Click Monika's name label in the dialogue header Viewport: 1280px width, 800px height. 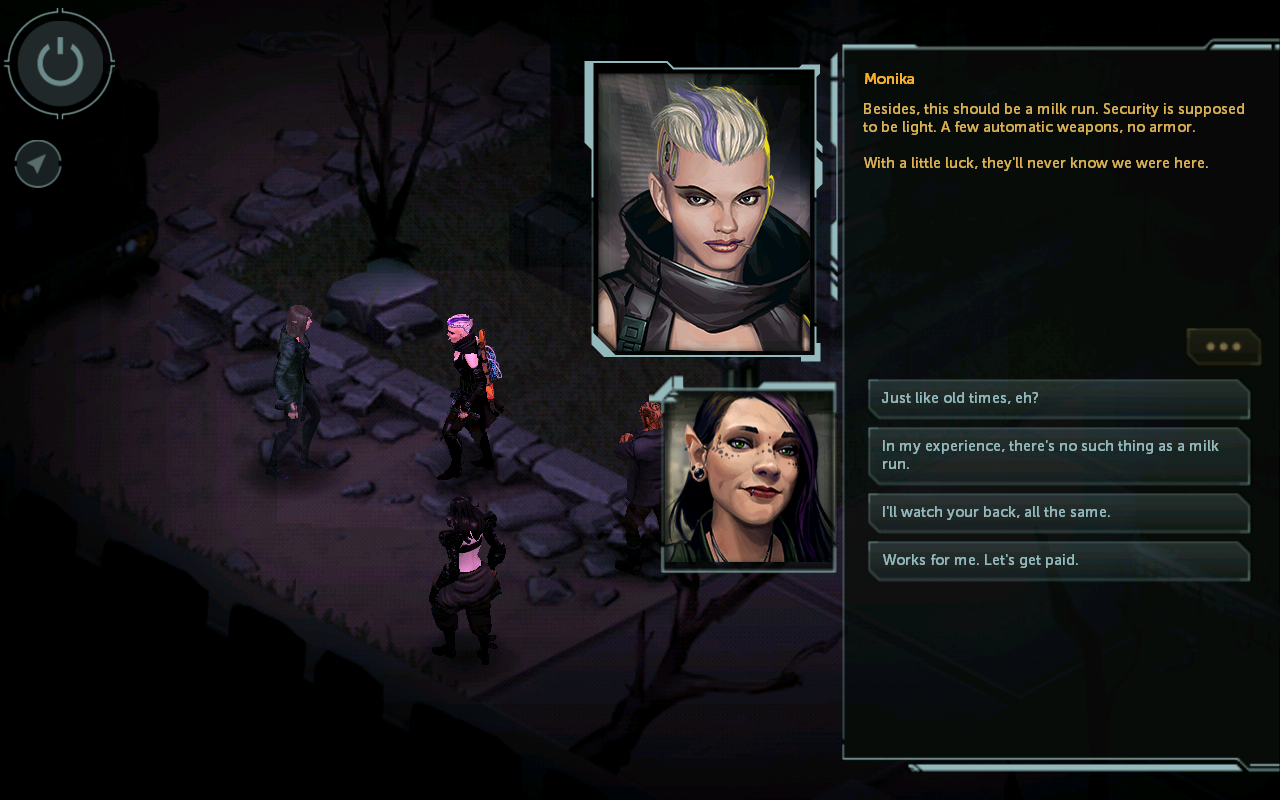click(889, 78)
